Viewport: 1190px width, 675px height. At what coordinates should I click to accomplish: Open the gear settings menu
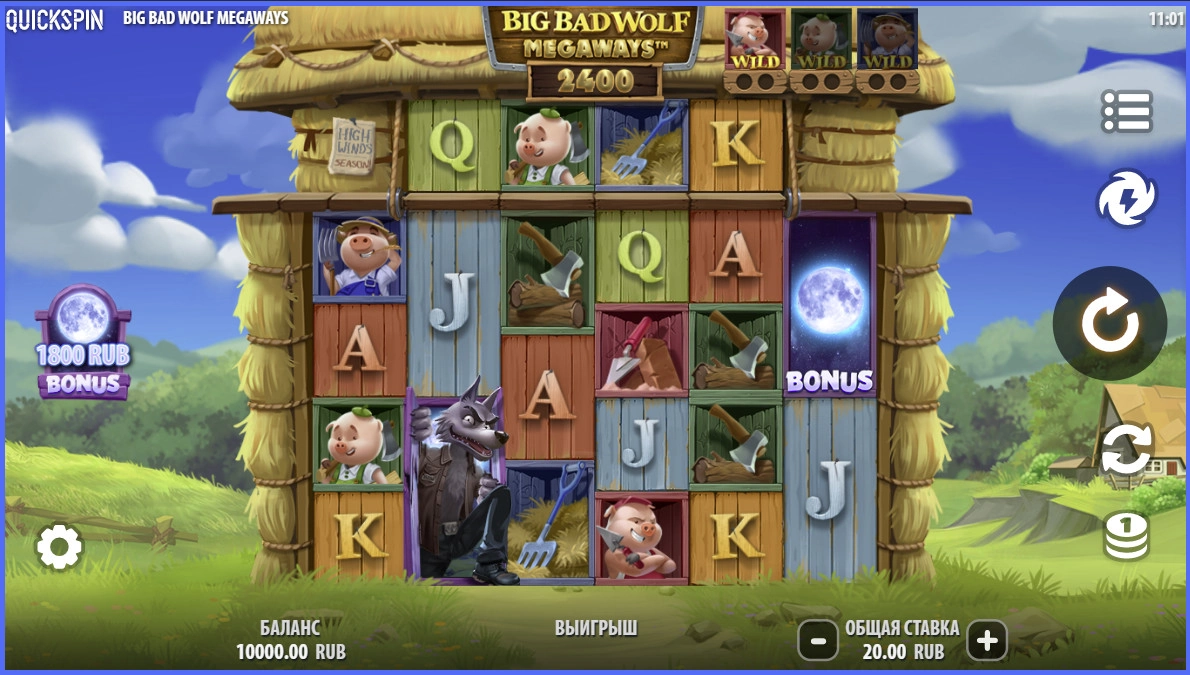59,547
